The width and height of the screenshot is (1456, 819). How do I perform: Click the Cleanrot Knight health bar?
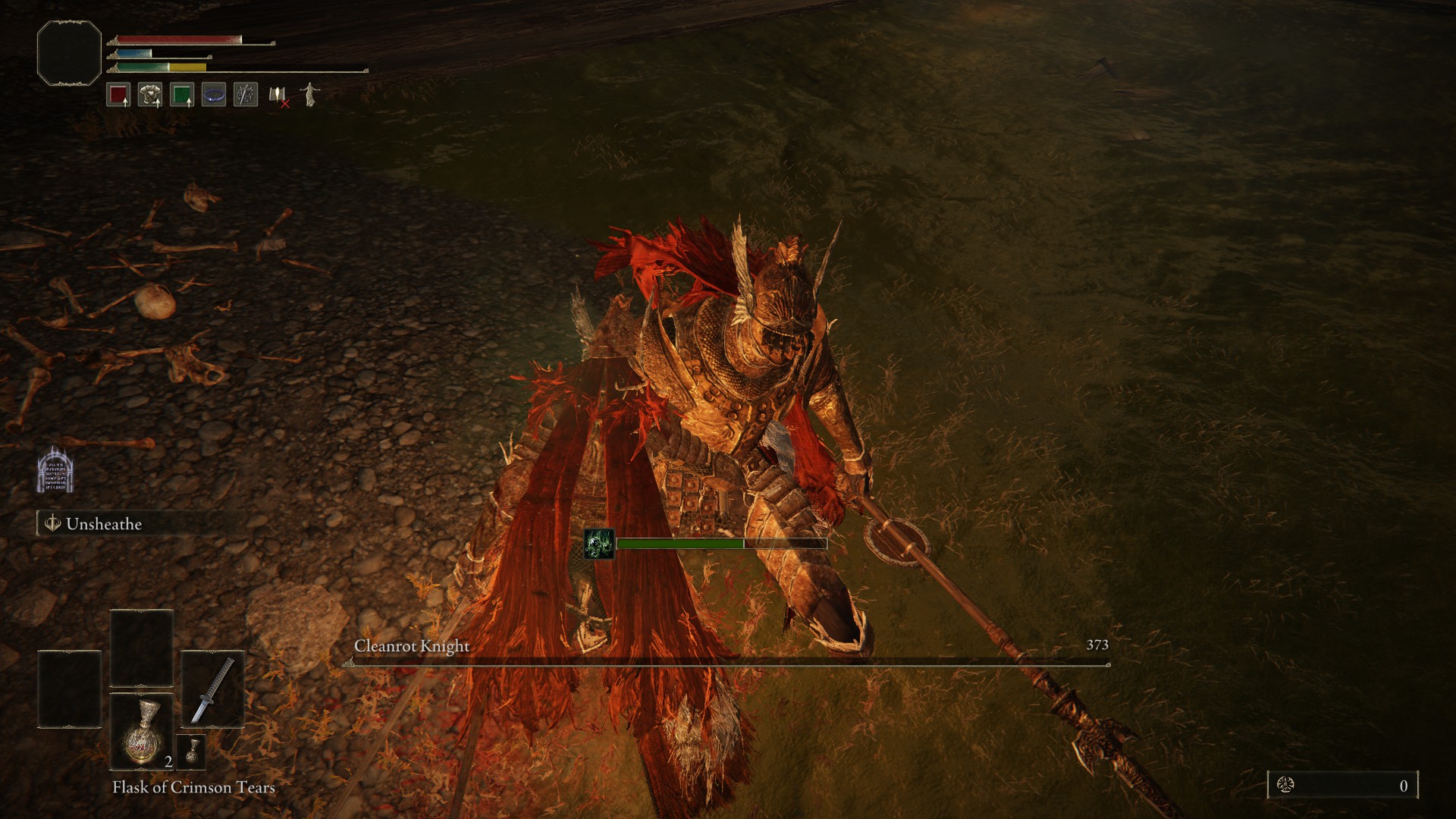pos(728,663)
